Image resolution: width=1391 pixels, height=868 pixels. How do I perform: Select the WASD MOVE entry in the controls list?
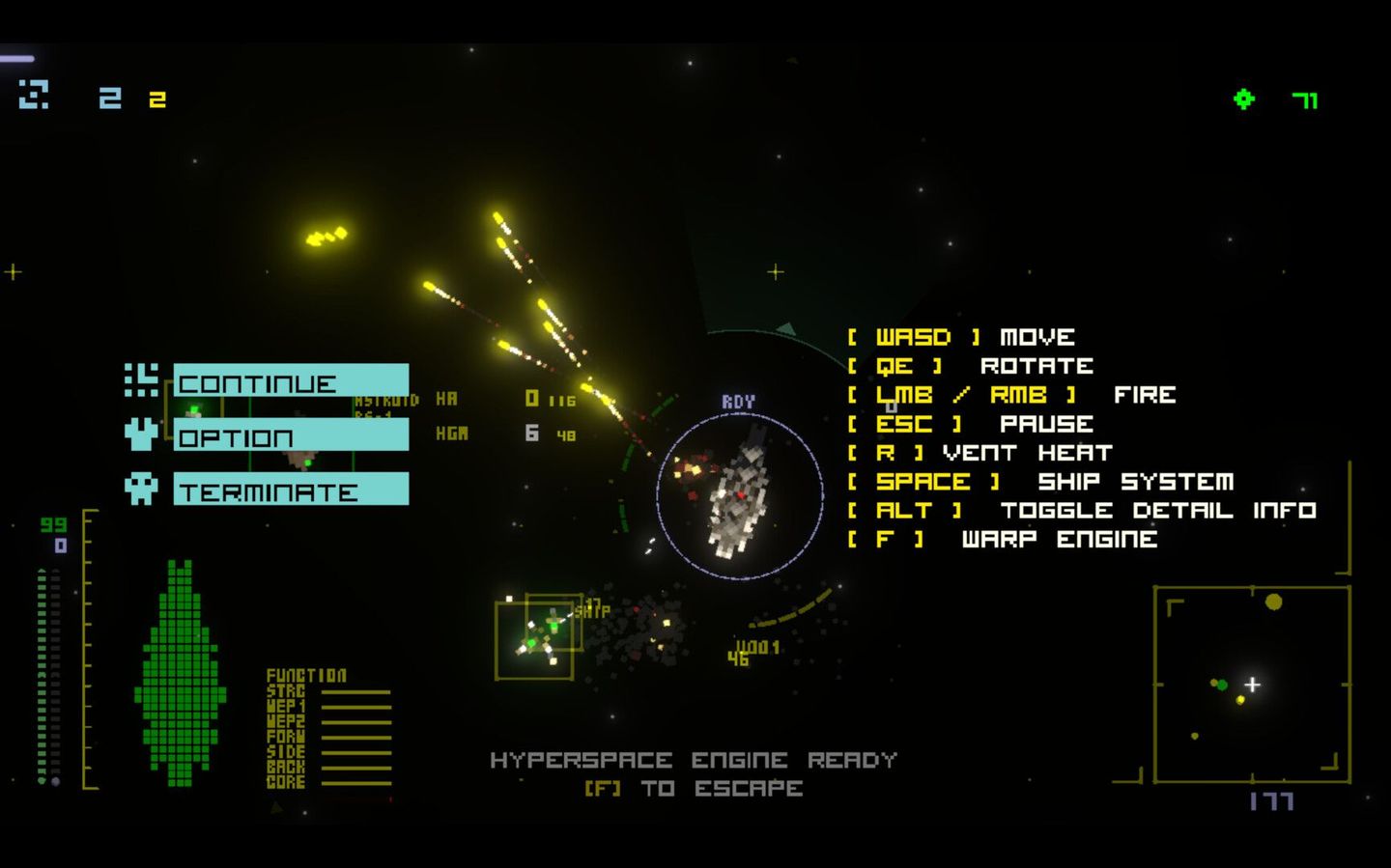pos(959,336)
